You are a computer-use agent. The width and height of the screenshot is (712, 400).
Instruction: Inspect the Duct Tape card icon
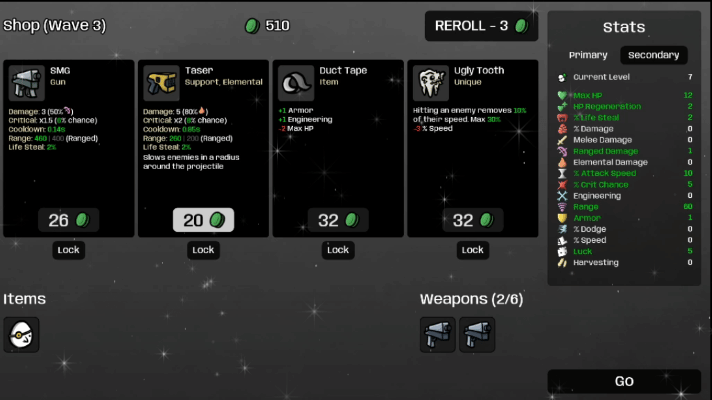tap(295, 83)
